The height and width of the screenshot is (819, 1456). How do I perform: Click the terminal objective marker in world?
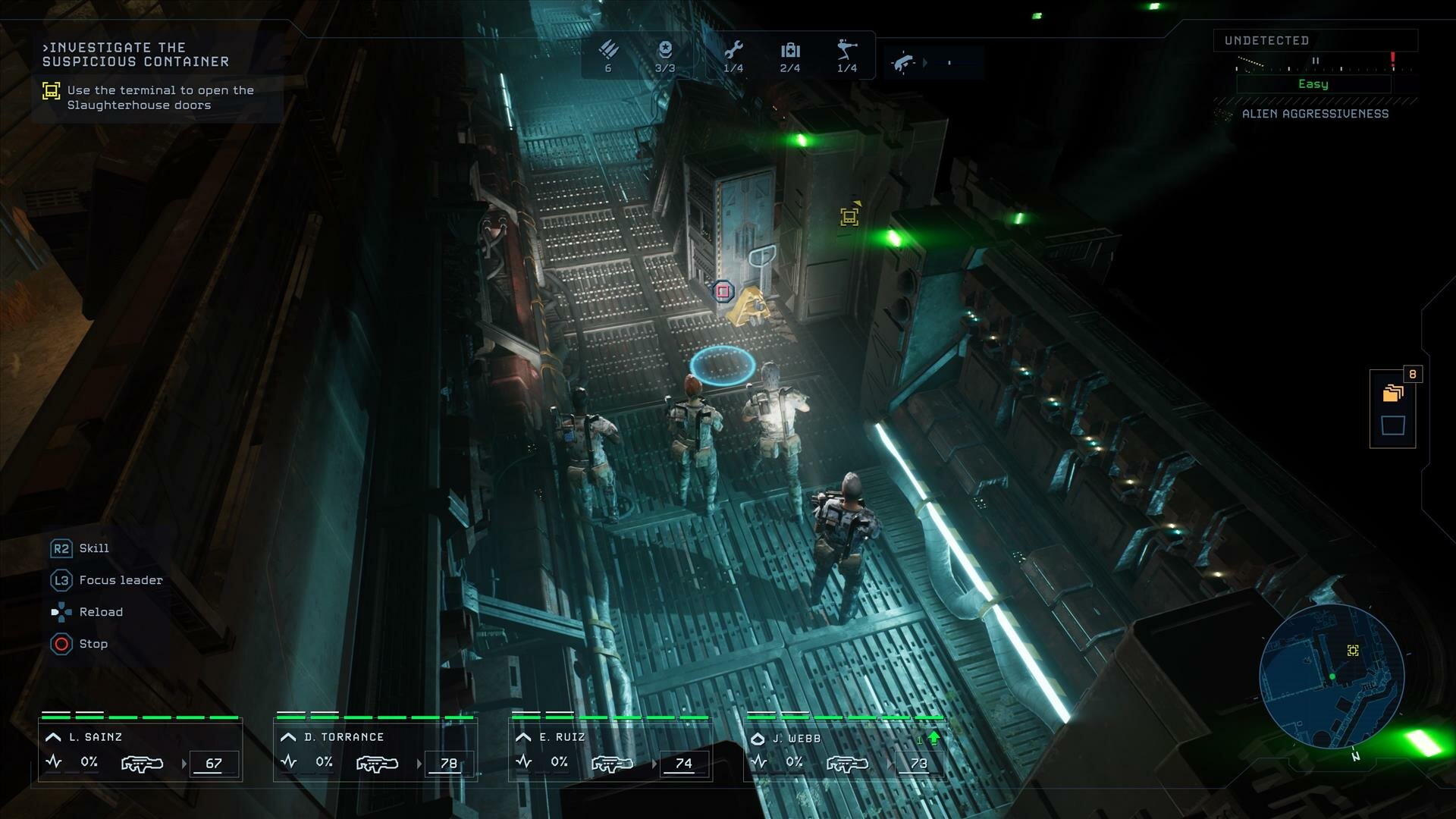[x=849, y=217]
